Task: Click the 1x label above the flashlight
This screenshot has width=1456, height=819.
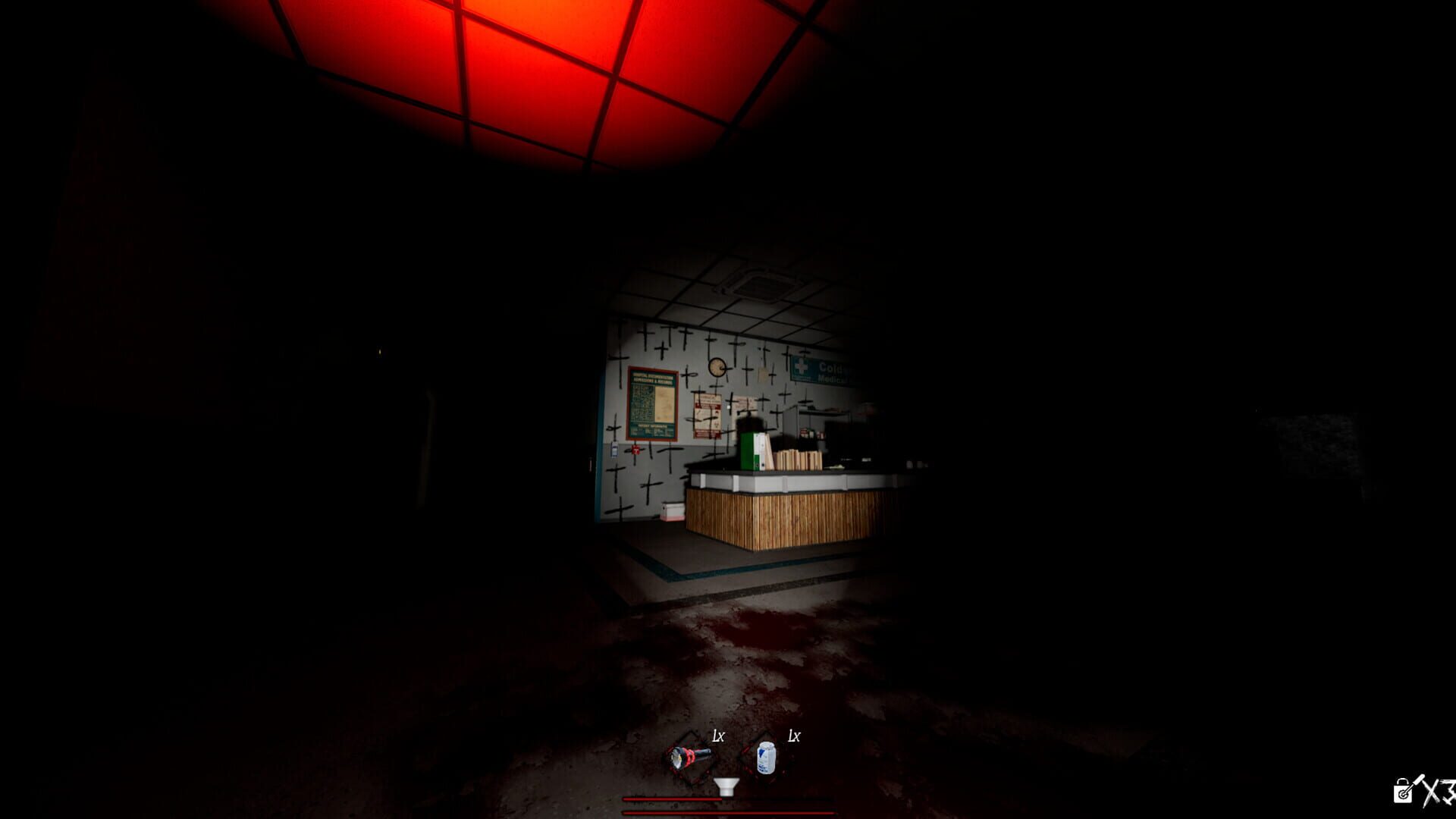Action: pyautogui.click(x=718, y=735)
